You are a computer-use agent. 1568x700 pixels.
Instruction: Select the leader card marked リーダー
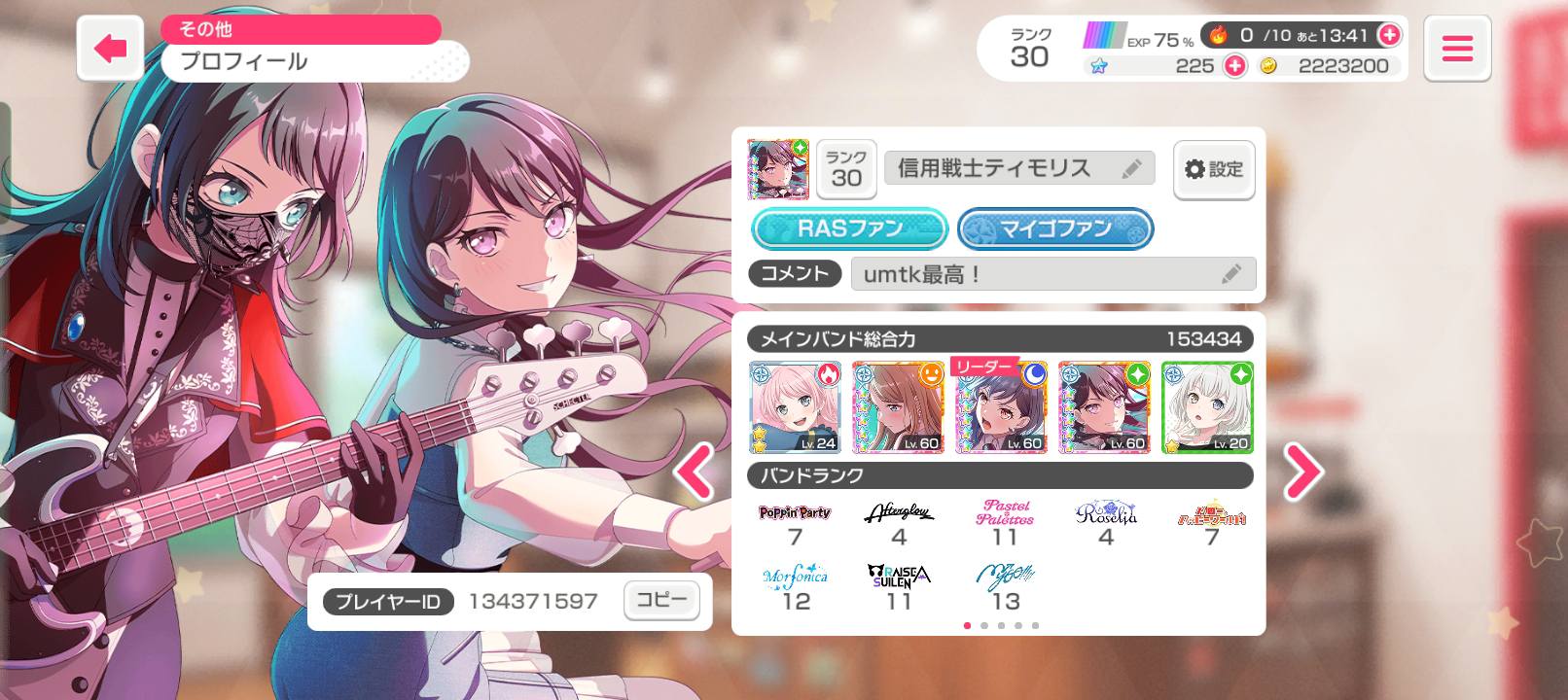pos(1001,407)
